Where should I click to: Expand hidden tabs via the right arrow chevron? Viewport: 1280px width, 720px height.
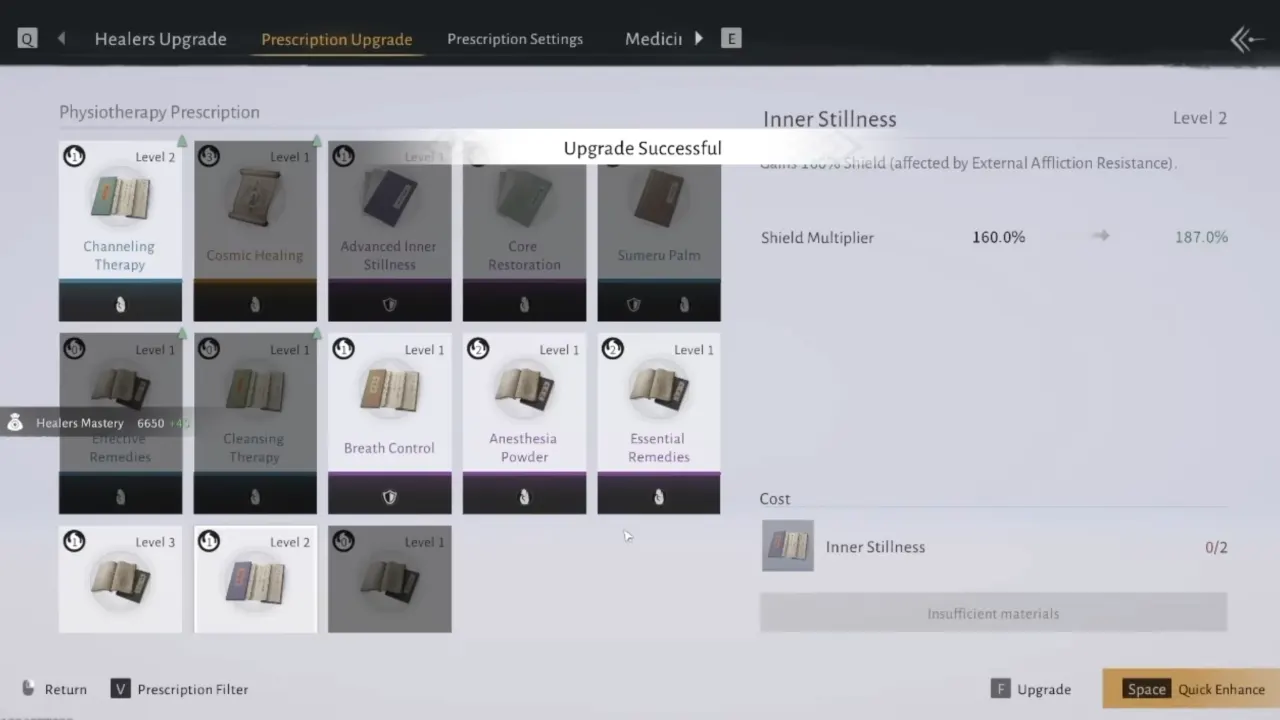tap(698, 38)
